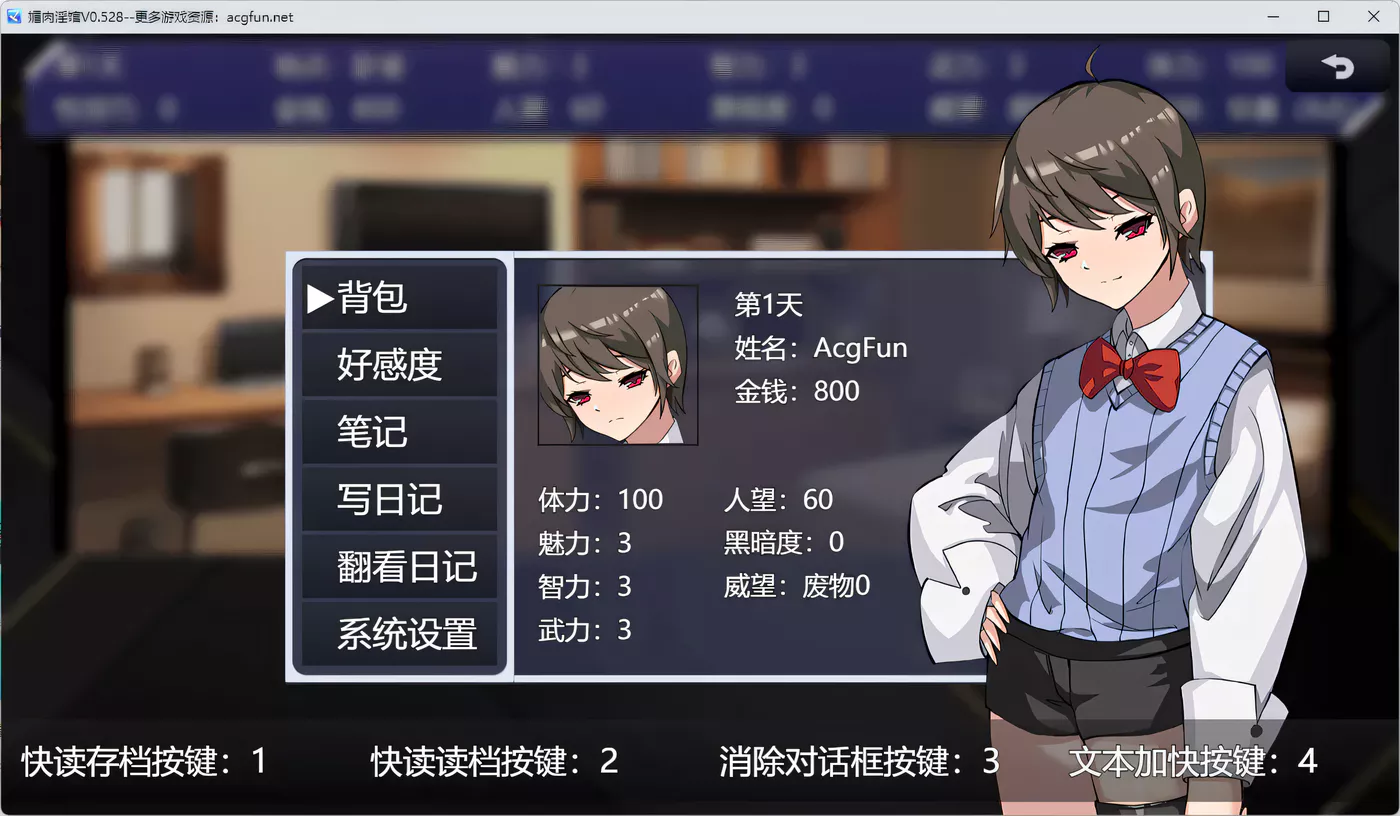Click the quick load hotkey label 快读读档按键:2
This screenshot has width=1400, height=816.
pyautogui.click(x=494, y=762)
